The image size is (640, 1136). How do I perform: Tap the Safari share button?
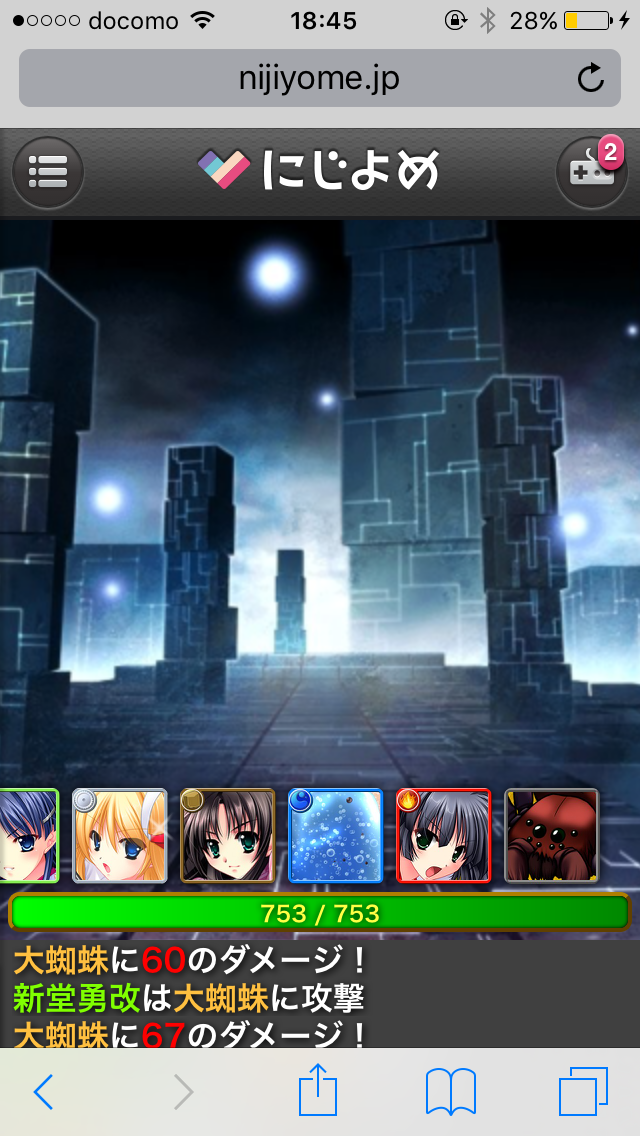pos(318,1089)
